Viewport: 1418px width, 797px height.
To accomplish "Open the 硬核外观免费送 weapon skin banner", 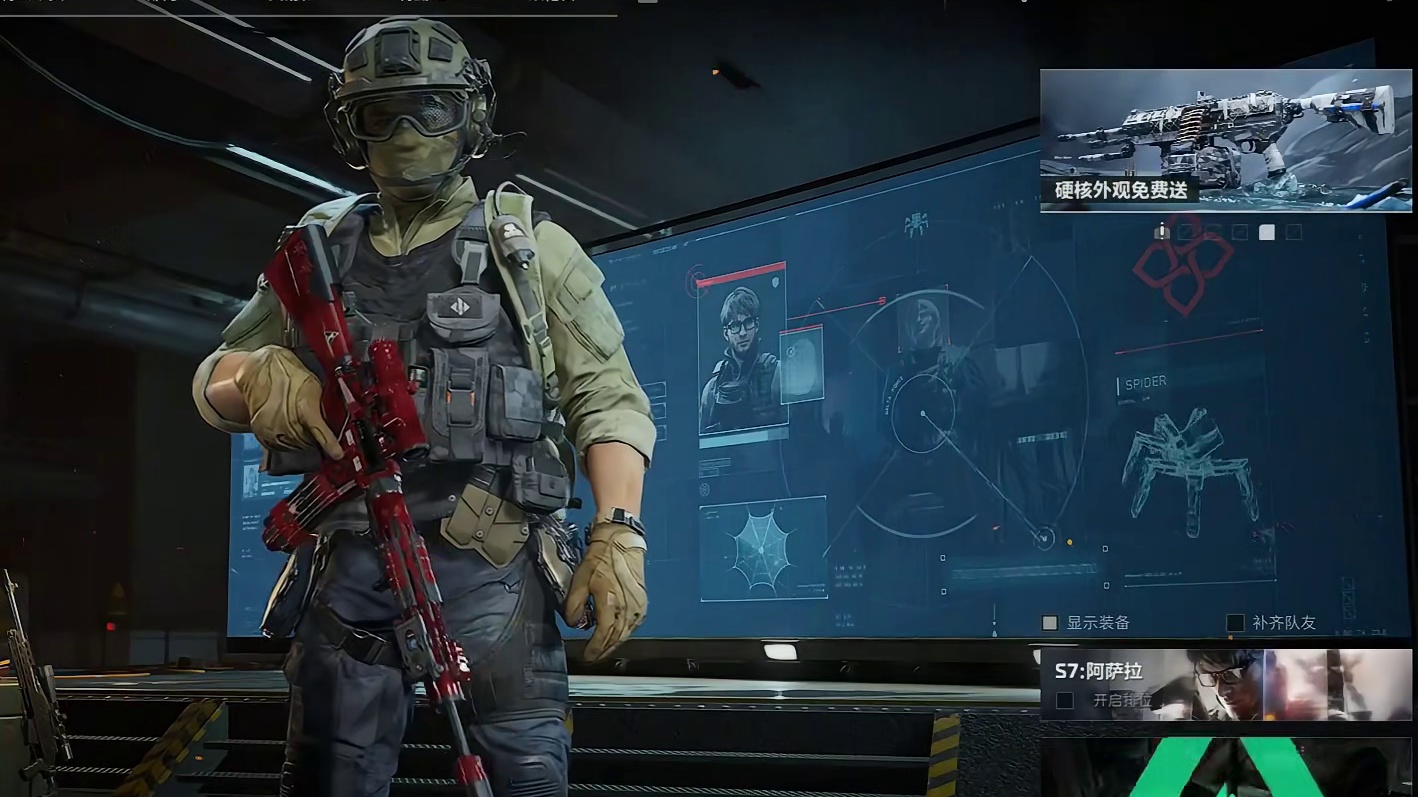I will point(1225,140).
